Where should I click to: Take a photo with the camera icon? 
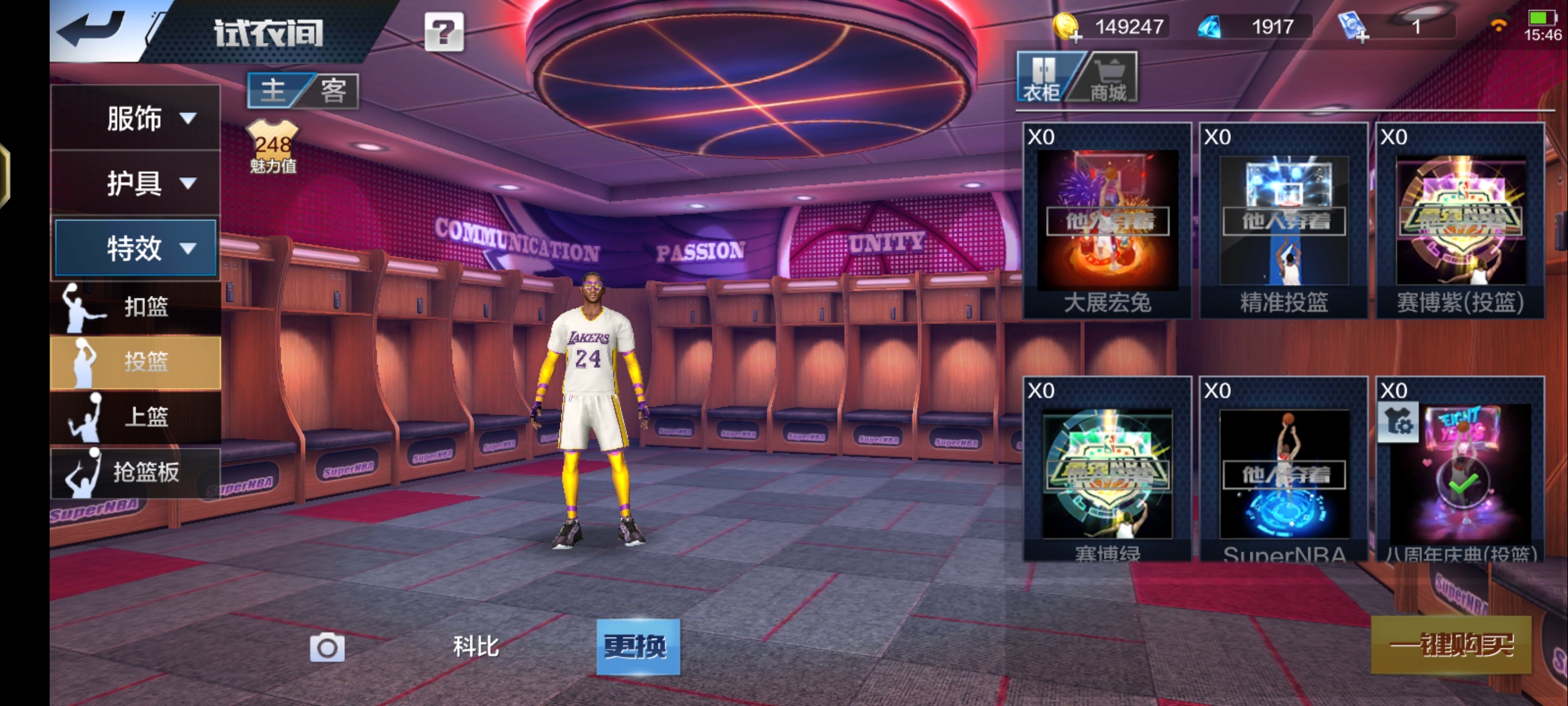327,647
